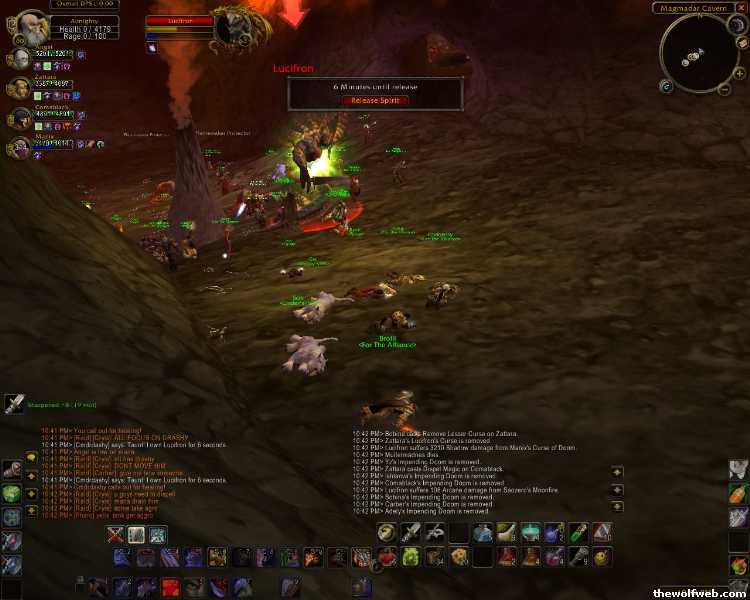Select party member Zattara's portrait
The image size is (750, 600).
coord(18,89)
